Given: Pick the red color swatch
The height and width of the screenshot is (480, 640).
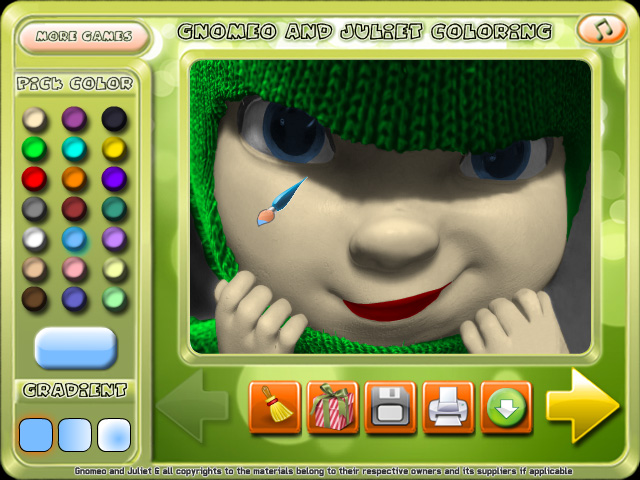Looking at the screenshot, I should [x=35, y=179].
